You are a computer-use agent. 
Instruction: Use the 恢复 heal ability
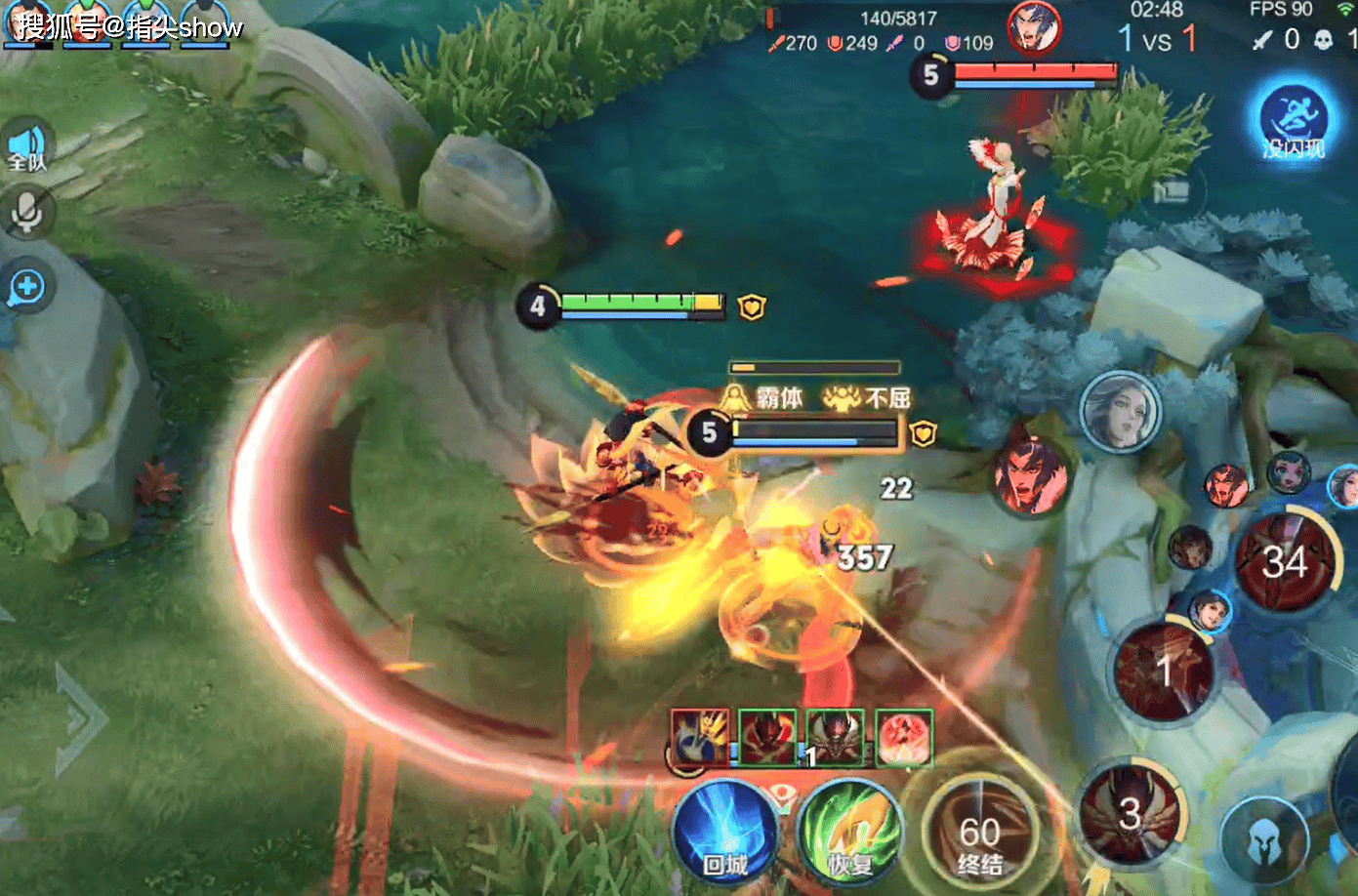(849, 833)
